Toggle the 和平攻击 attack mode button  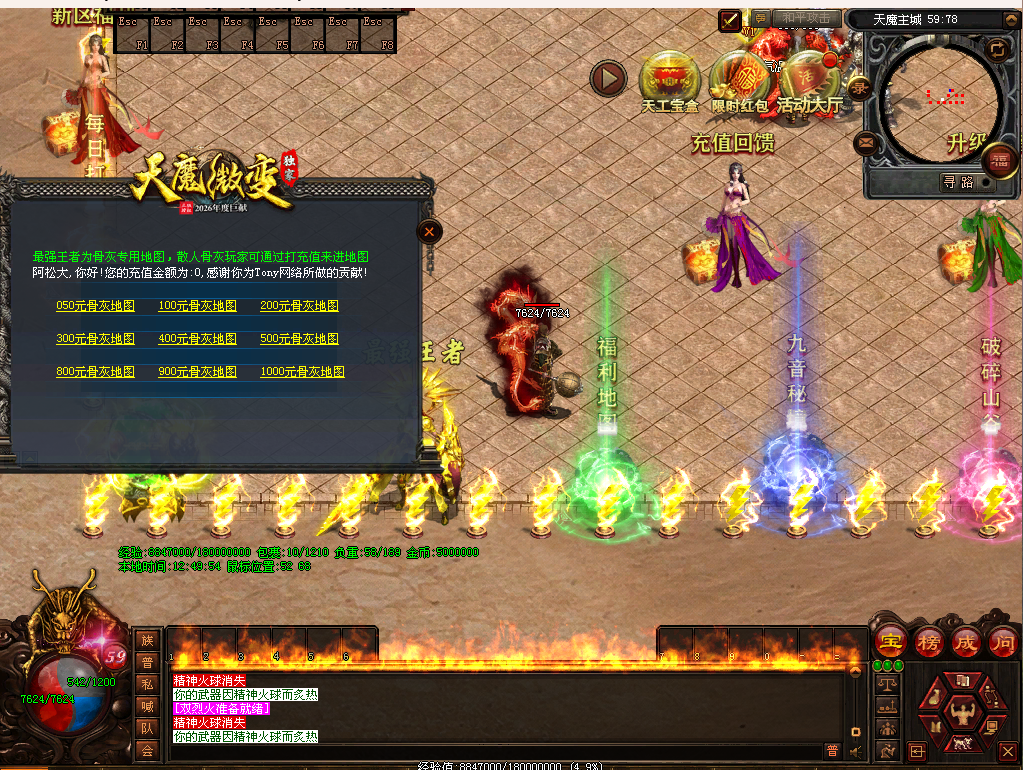805,18
